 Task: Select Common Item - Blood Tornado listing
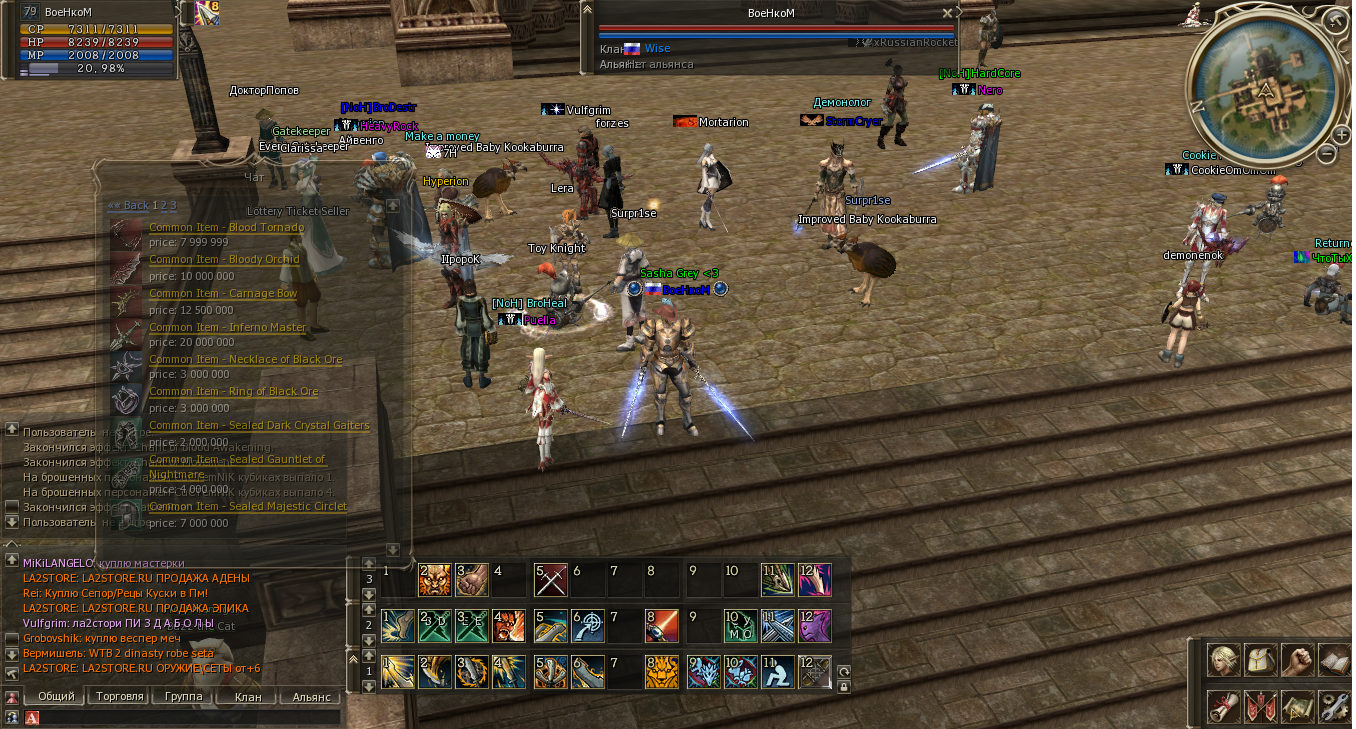pos(226,227)
